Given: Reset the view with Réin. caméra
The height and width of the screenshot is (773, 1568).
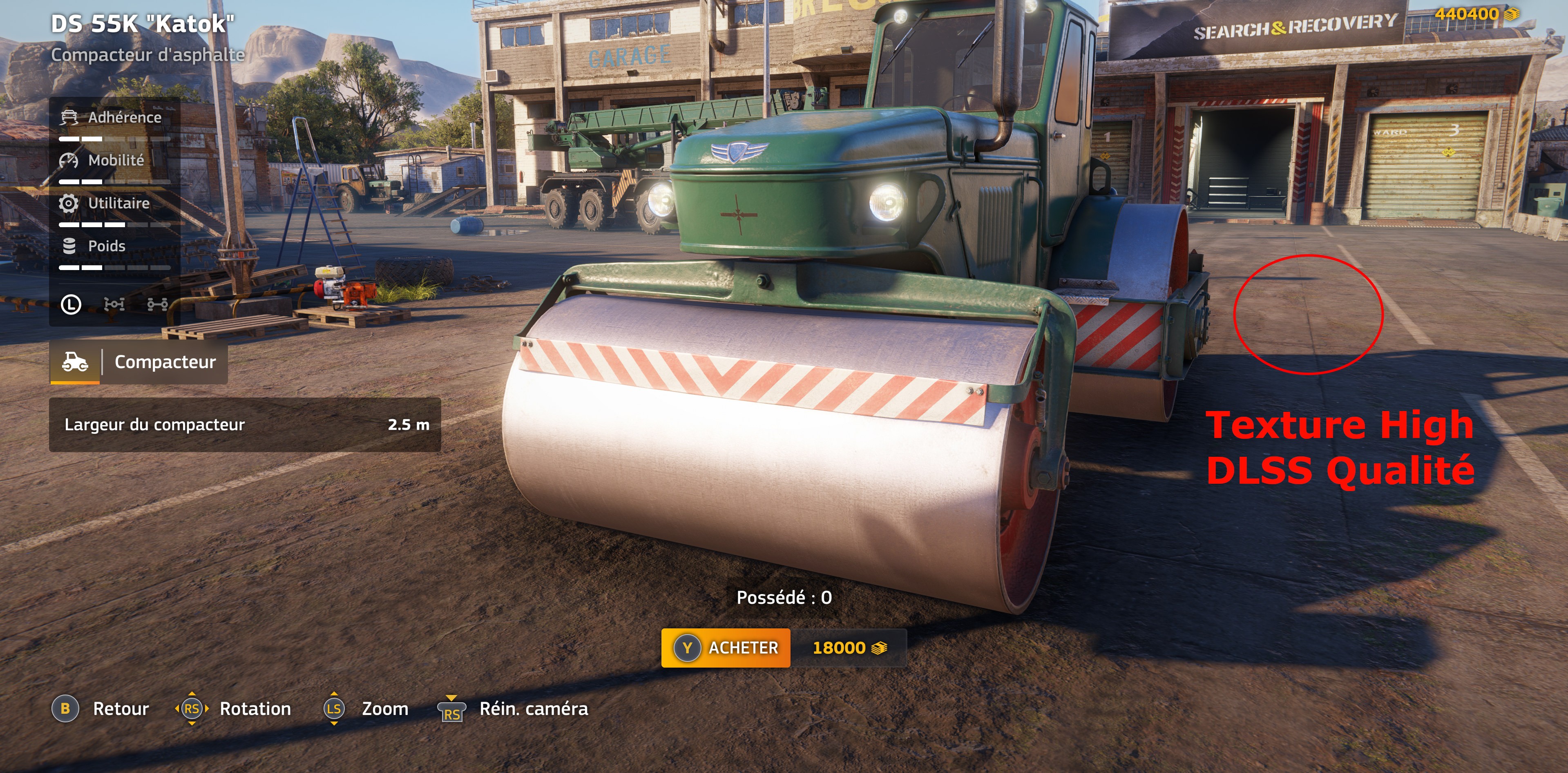Looking at the screenshot, I should pos(513,709).
